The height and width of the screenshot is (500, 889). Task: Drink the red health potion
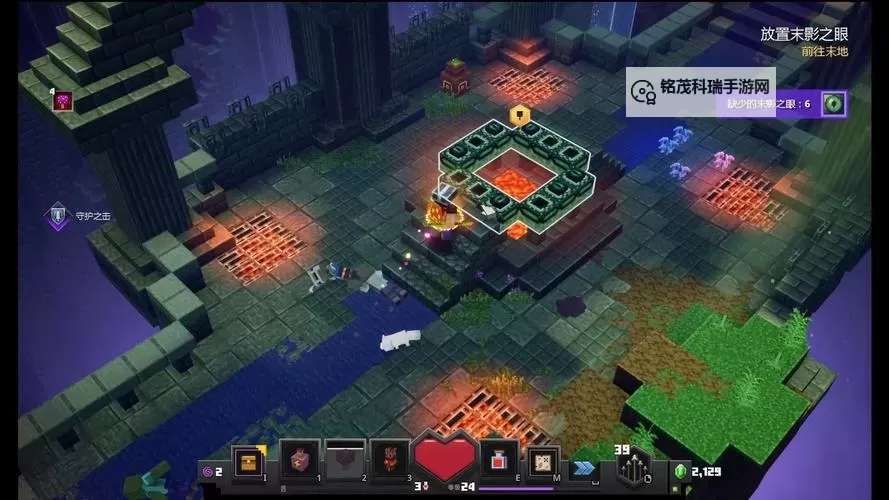pos(498,460)
